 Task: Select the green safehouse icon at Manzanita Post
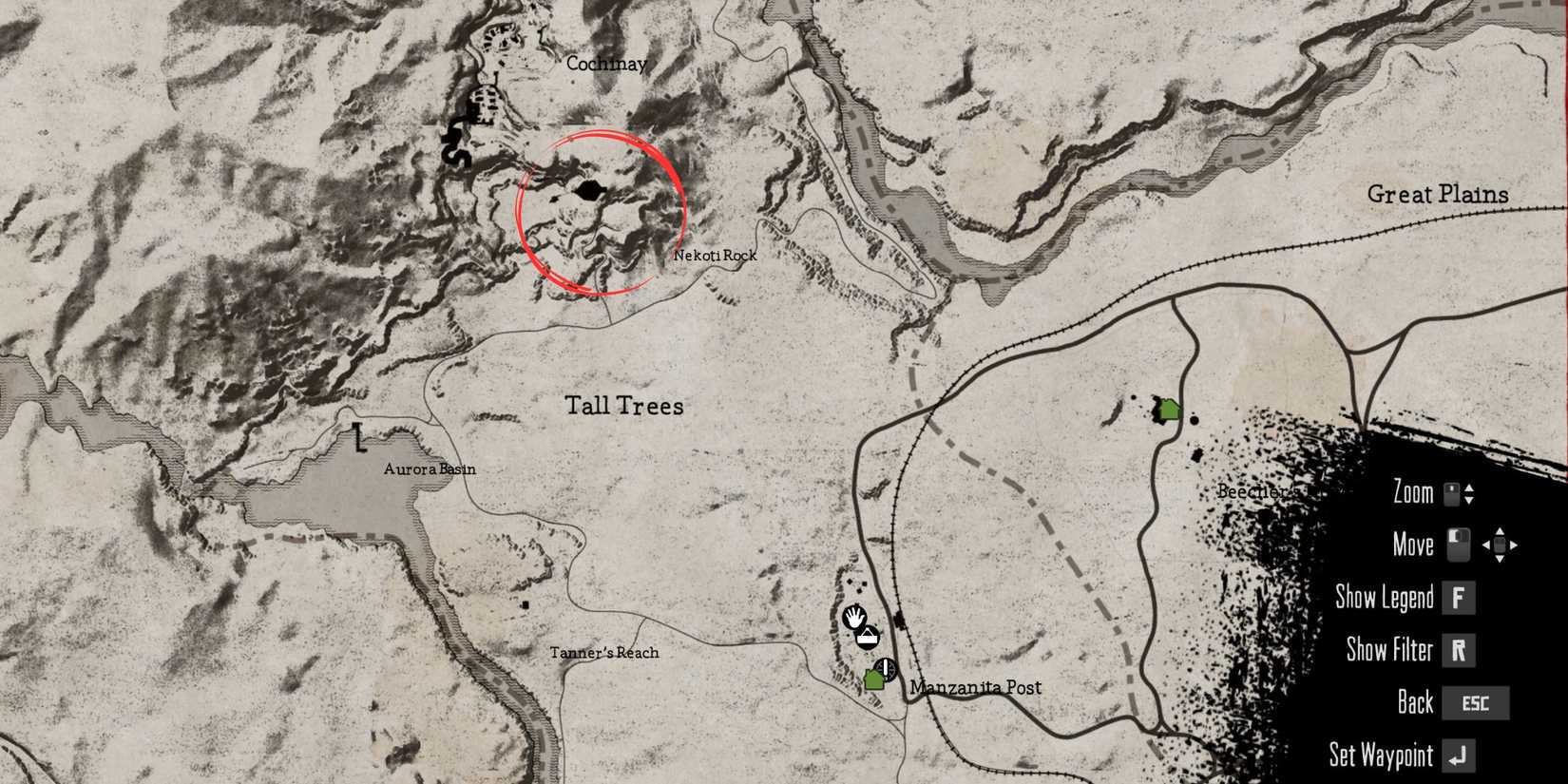(876, 681)
